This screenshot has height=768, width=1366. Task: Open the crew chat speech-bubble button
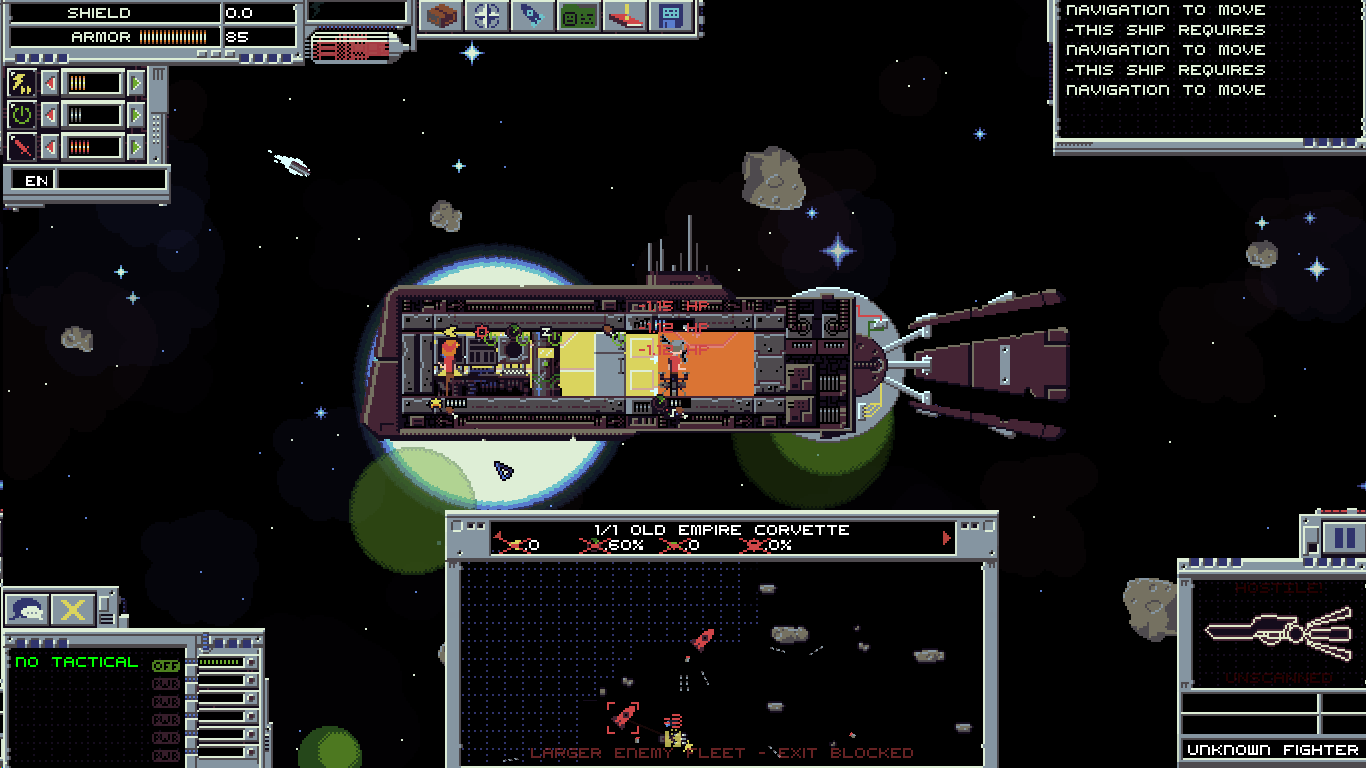click(x=28, y=608)
